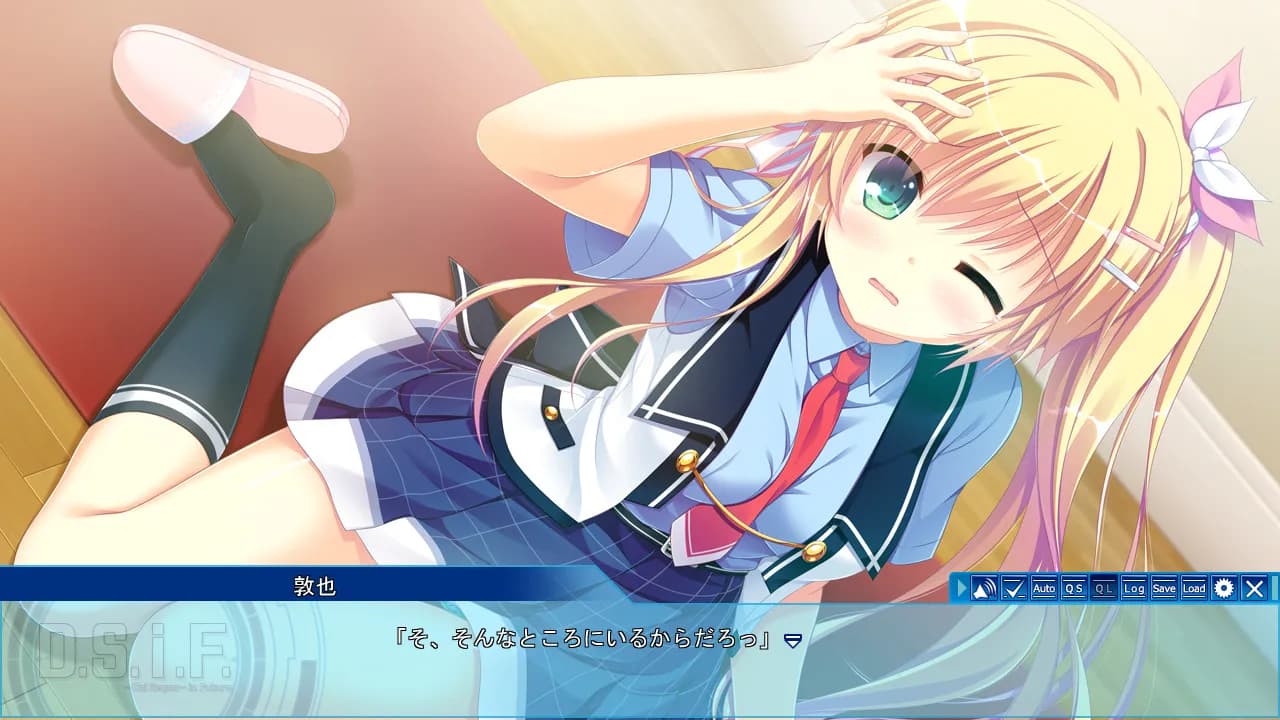Click the teal arrow on the toolbar's left
Screen dimensions: 1280x720
[962, 589]
